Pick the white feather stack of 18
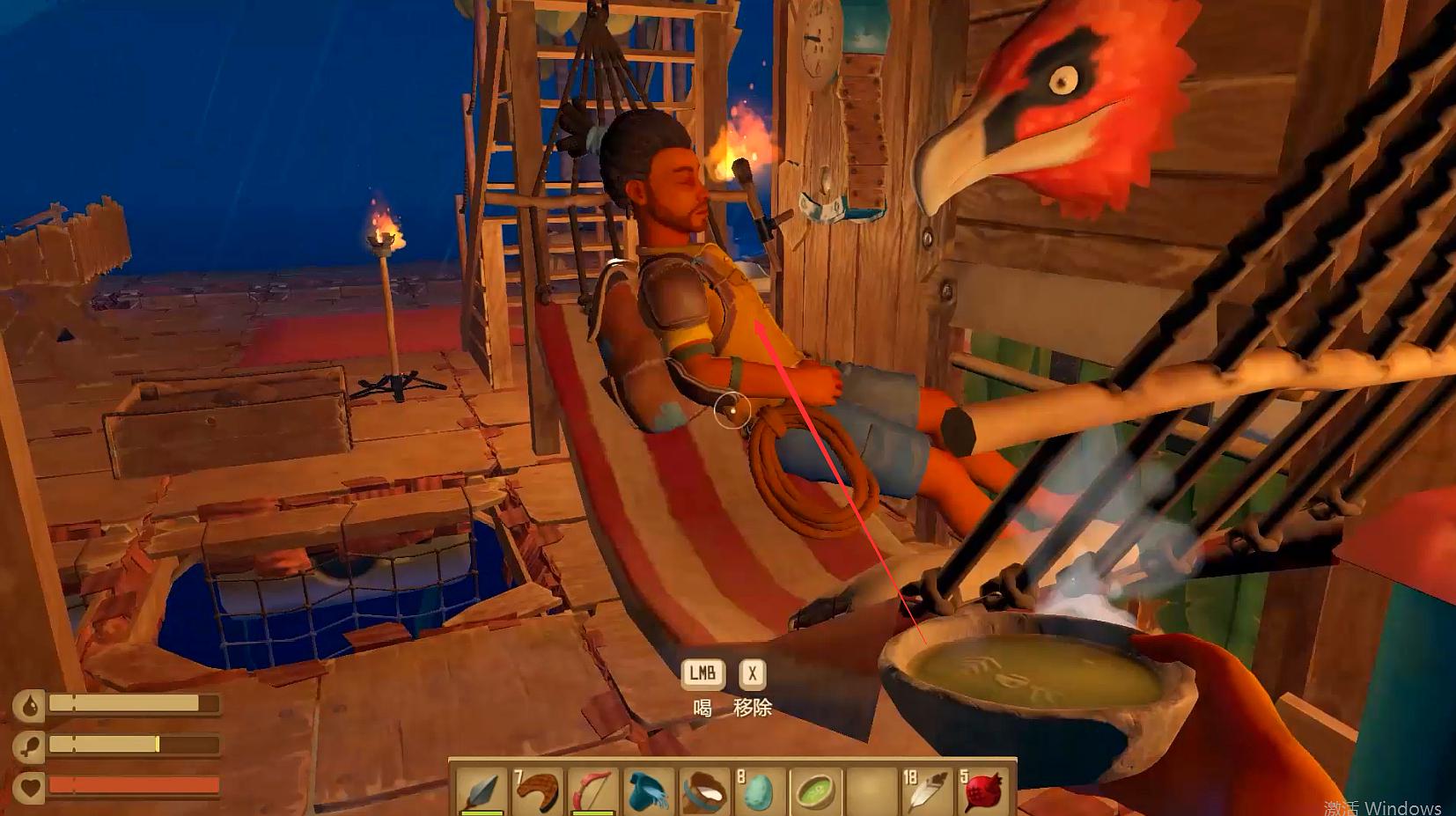The width and height of the screenshot is (1456, 816). pyautogui.click(x=927, y=790)
